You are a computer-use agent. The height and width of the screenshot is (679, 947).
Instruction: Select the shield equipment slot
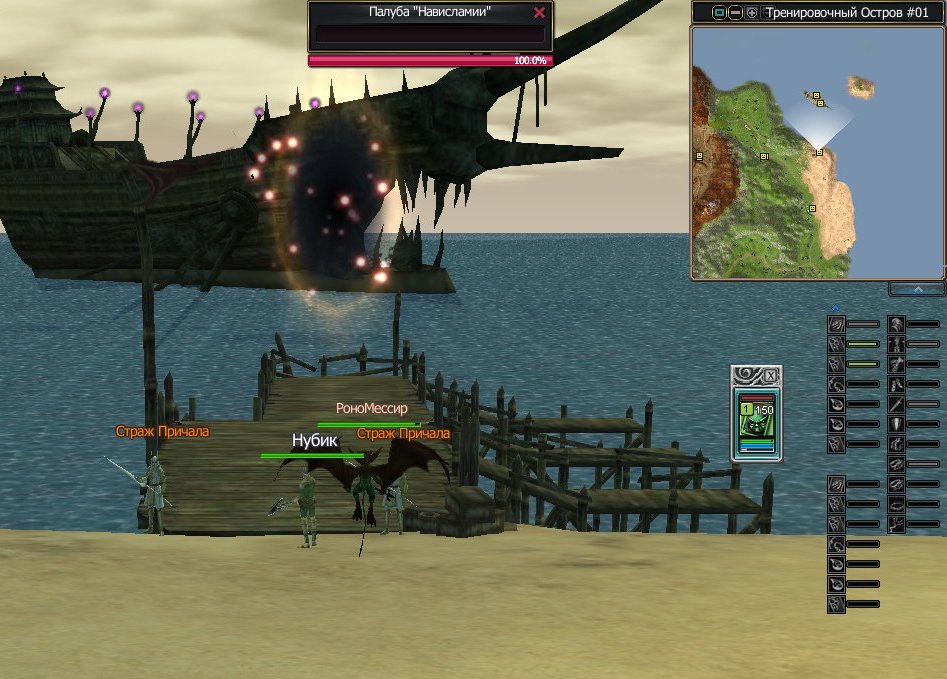click(897, 424)
